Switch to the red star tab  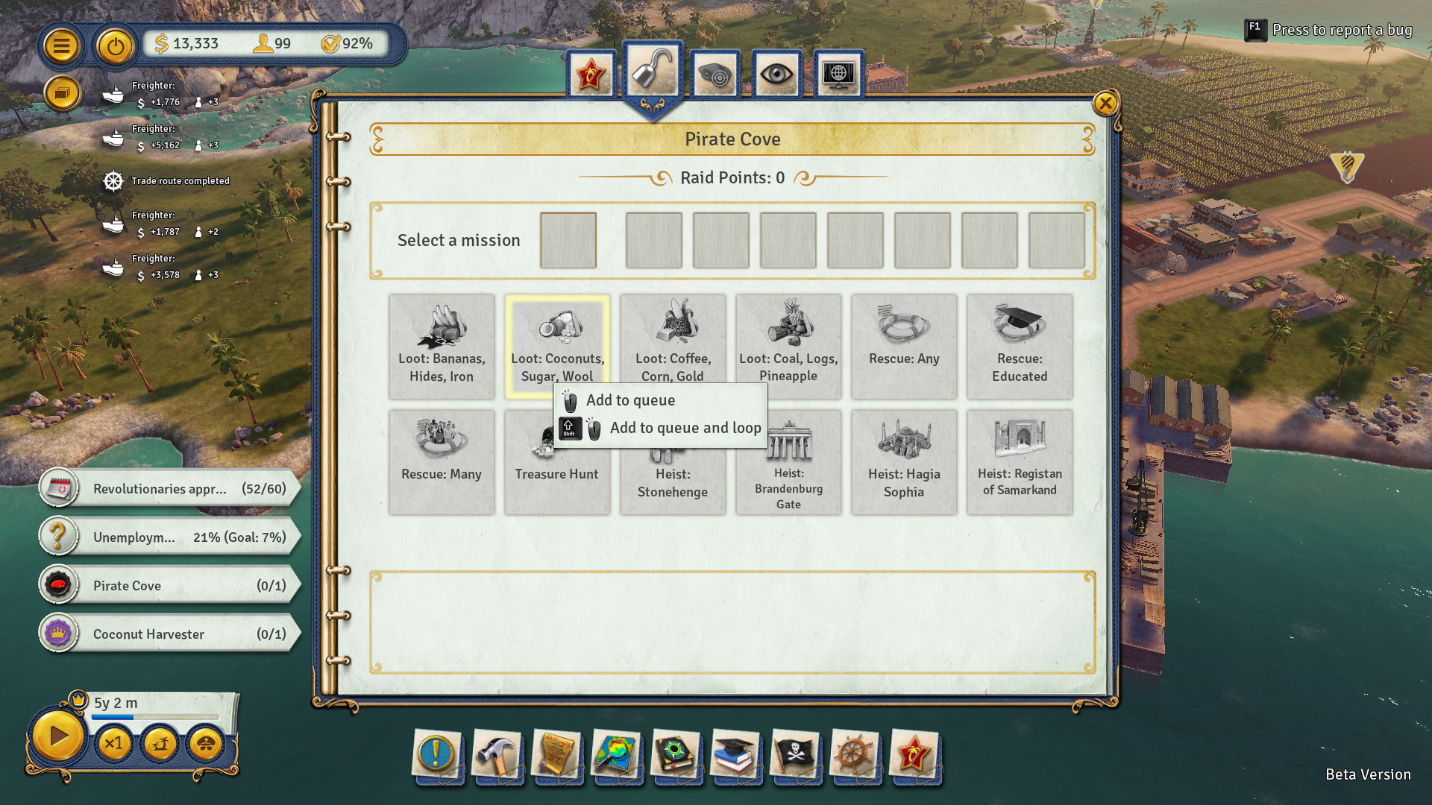tap(591, 74)
